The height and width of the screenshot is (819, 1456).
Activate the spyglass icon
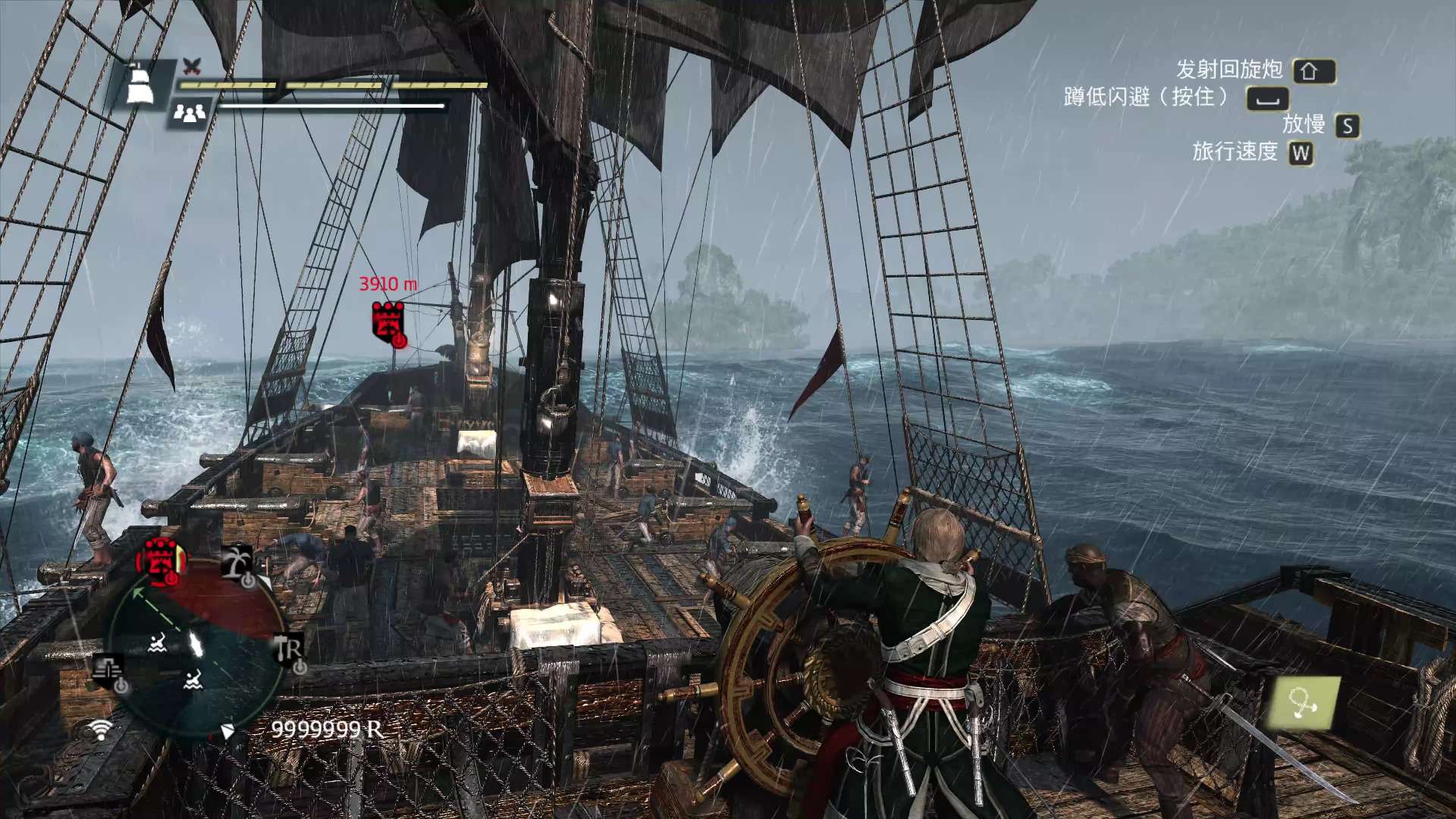tap(1303, 703)
